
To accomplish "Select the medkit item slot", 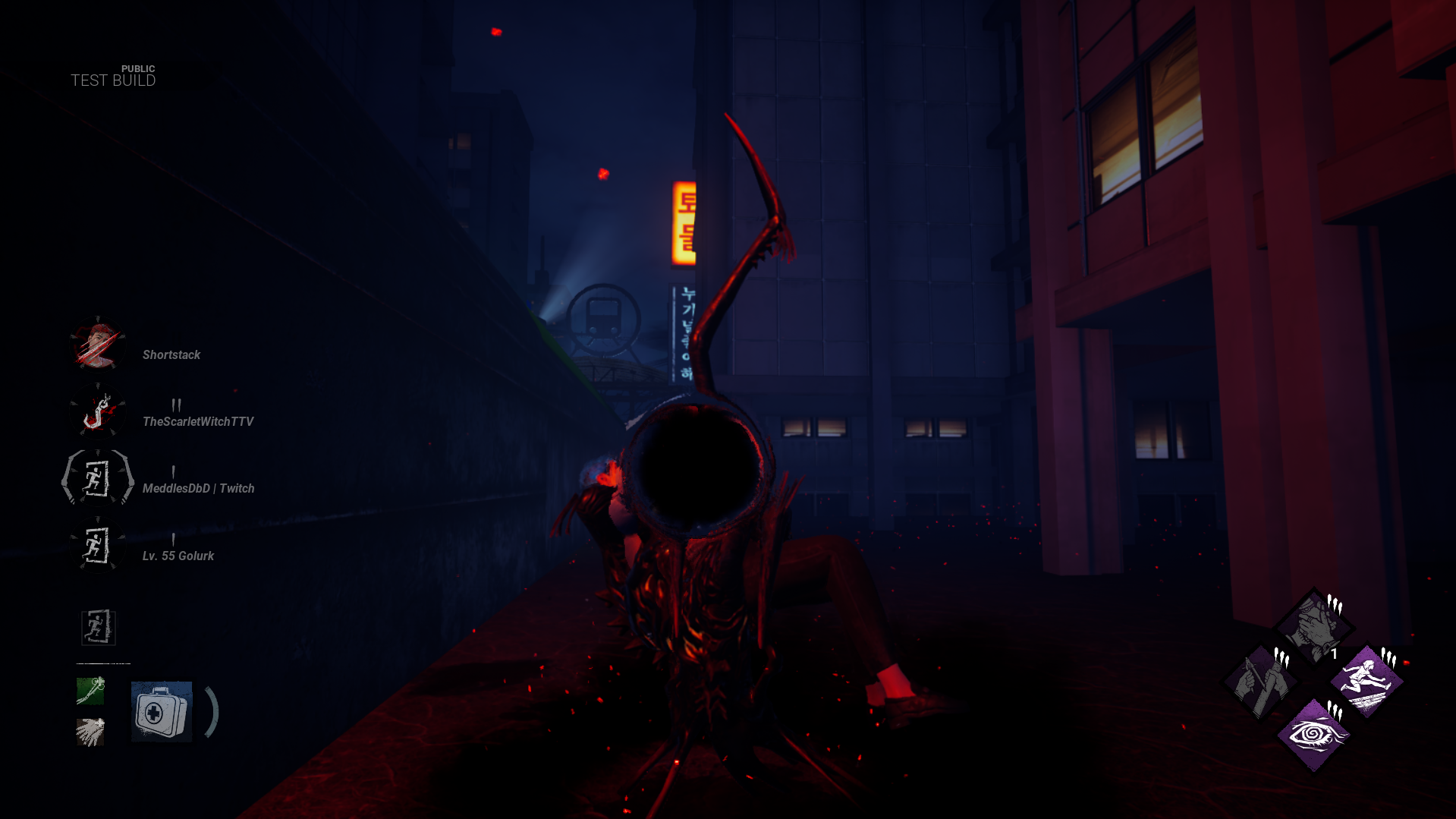I will click(161, 712).
